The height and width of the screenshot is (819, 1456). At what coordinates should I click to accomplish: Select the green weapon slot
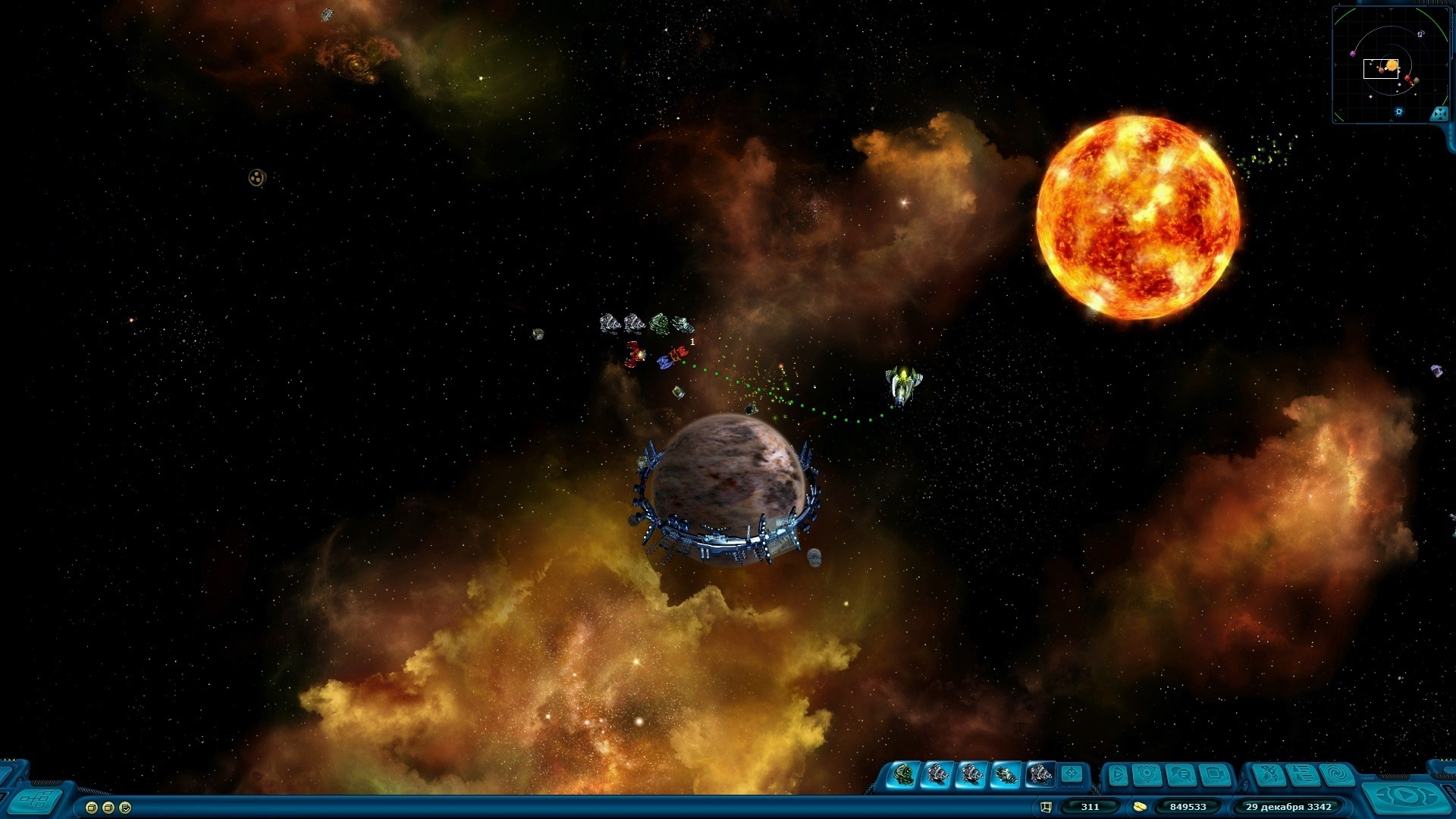pyautogui.click(x=904, y=775)
